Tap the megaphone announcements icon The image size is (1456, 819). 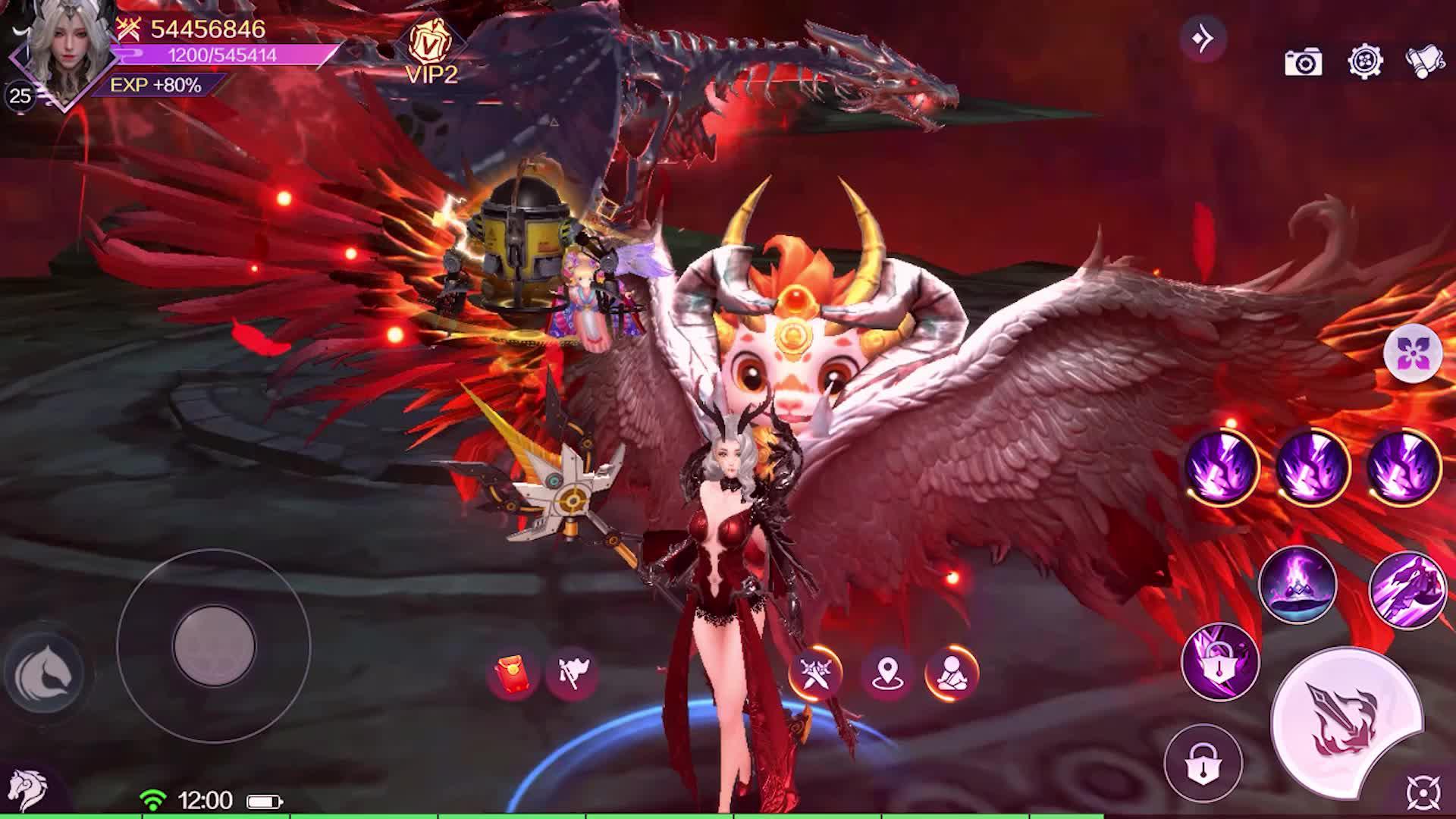[1423, 62]
